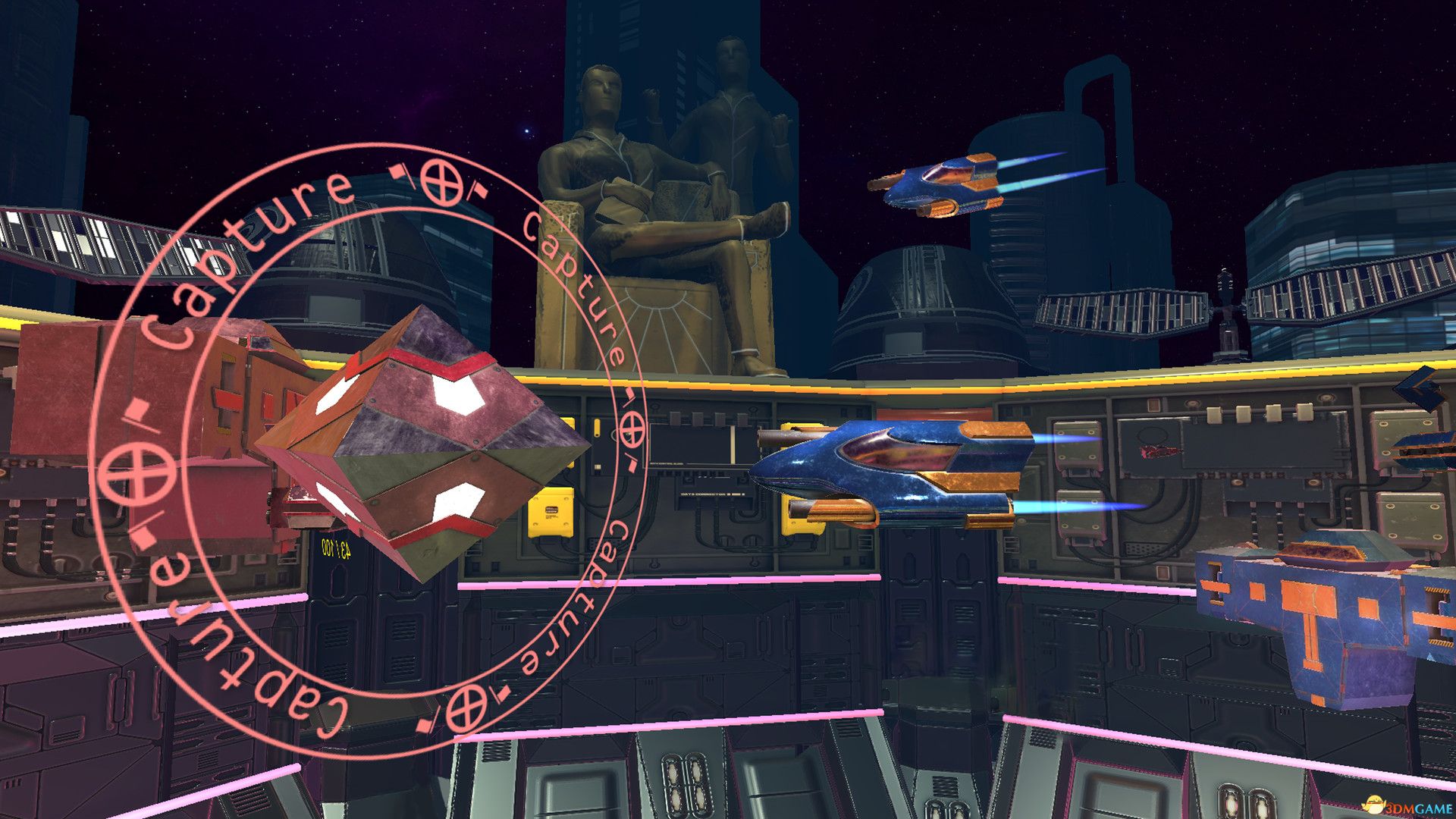
Task: Click the 3DMGAME bird logo watermark
Action: pyautogui.click(x=1374, y=805)
